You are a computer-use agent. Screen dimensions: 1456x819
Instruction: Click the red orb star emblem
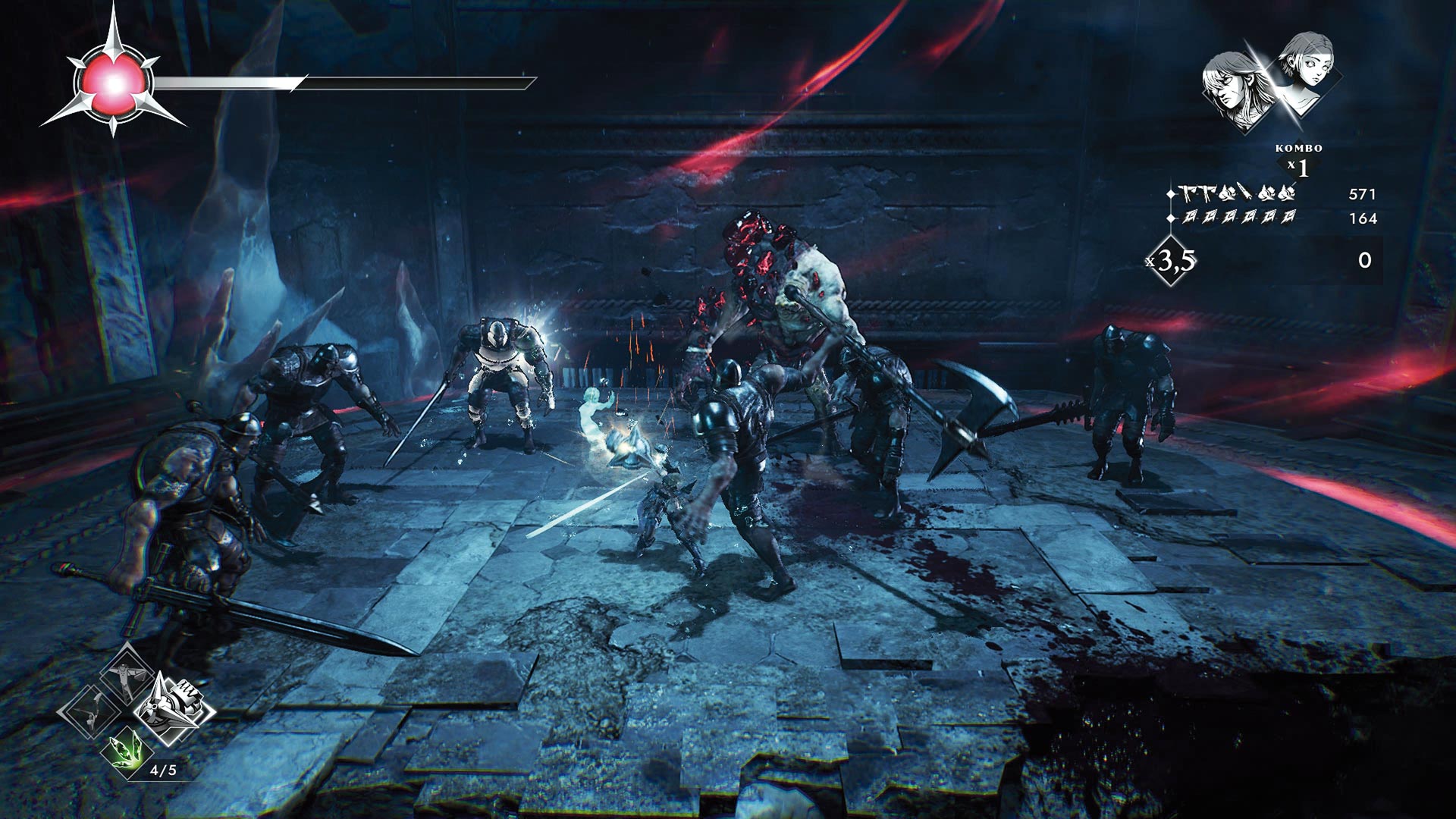[x=113, y=82]
